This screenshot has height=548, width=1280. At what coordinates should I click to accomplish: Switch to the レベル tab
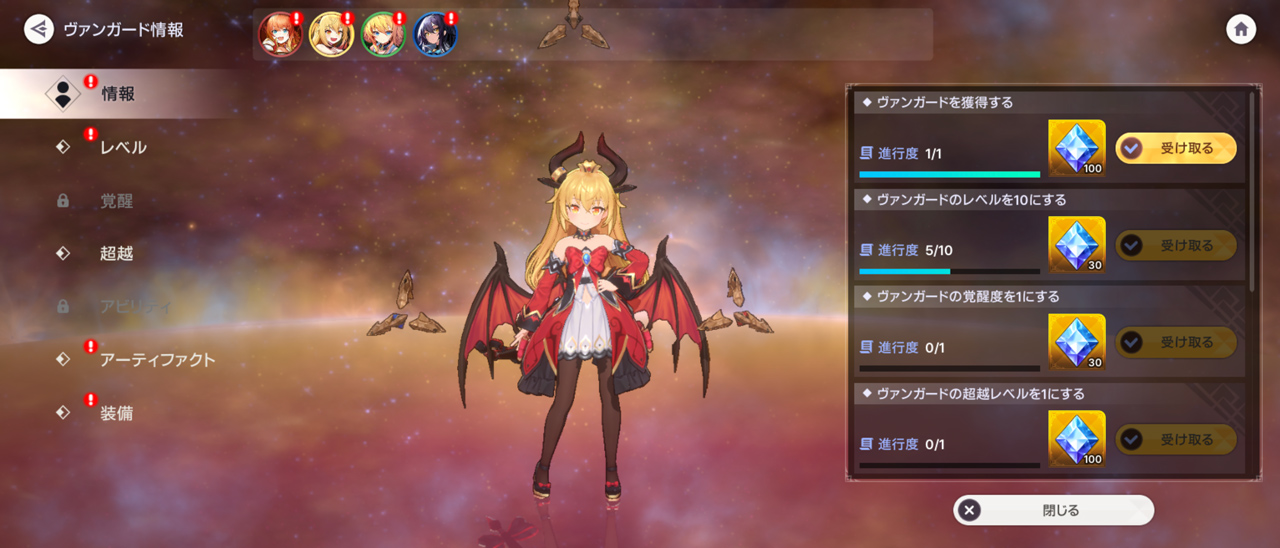click(122, 148)
